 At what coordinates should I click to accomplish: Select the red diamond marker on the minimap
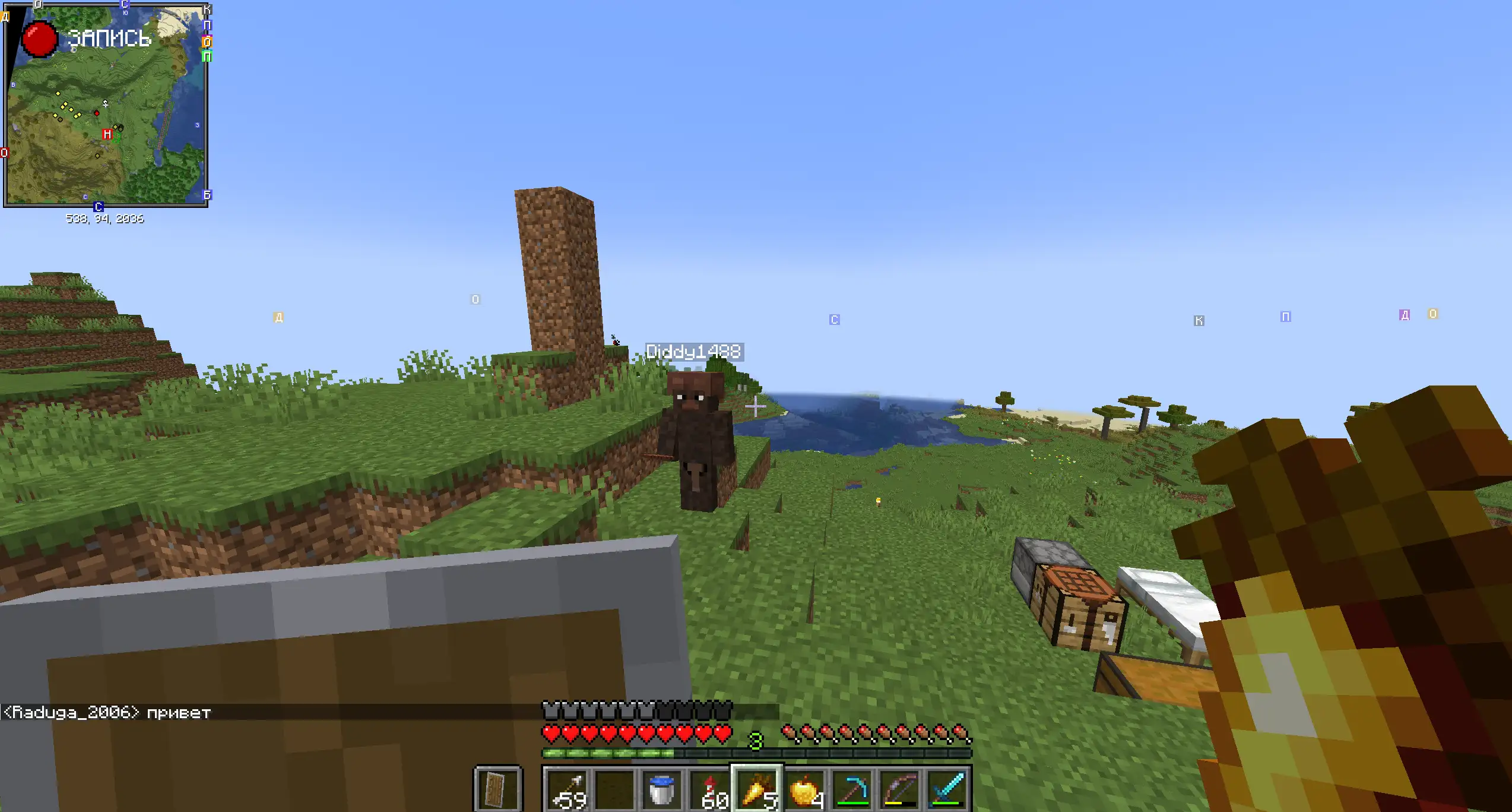(x=97, y=113)
